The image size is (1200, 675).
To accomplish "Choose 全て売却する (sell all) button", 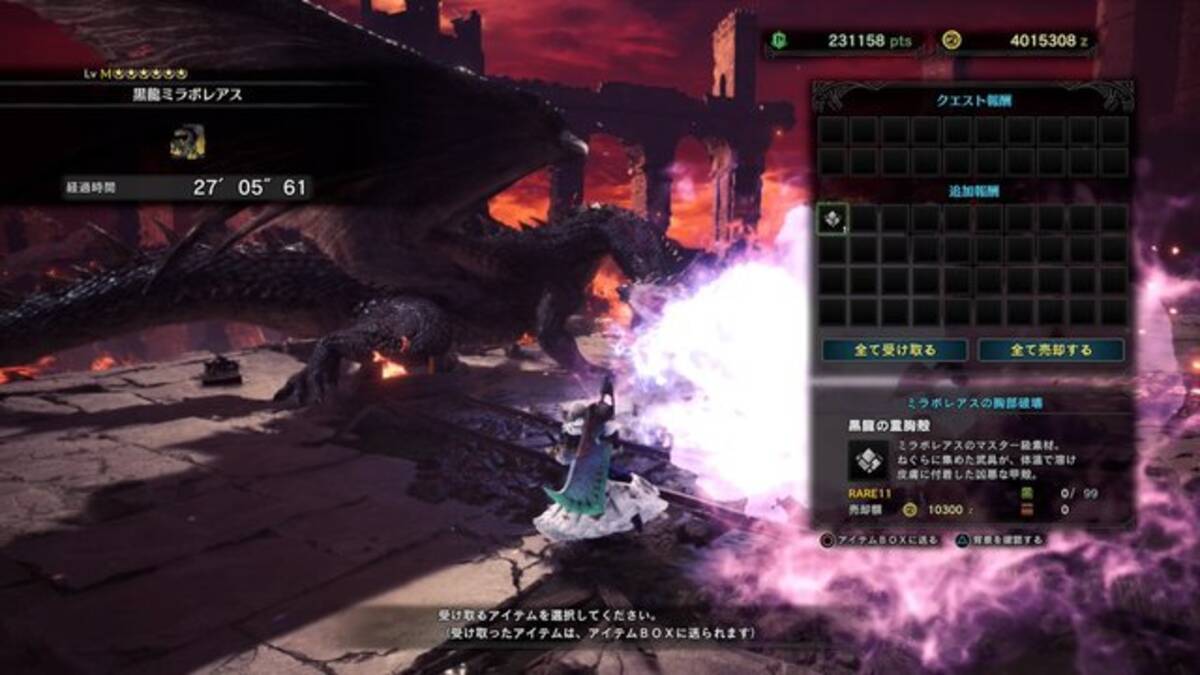I will pos(1050,350).
